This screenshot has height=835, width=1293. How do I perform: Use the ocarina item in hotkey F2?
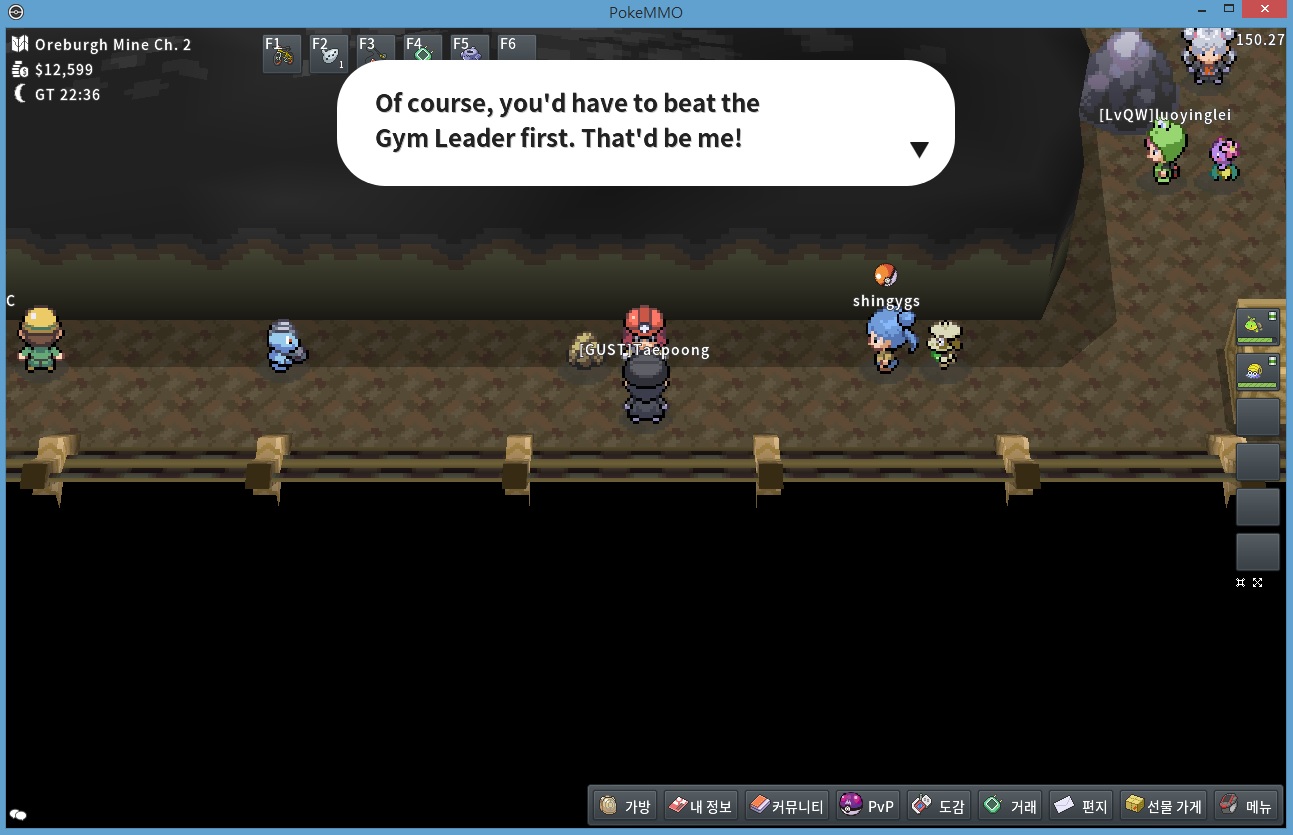pyautogui.click(x=329, y=55)
